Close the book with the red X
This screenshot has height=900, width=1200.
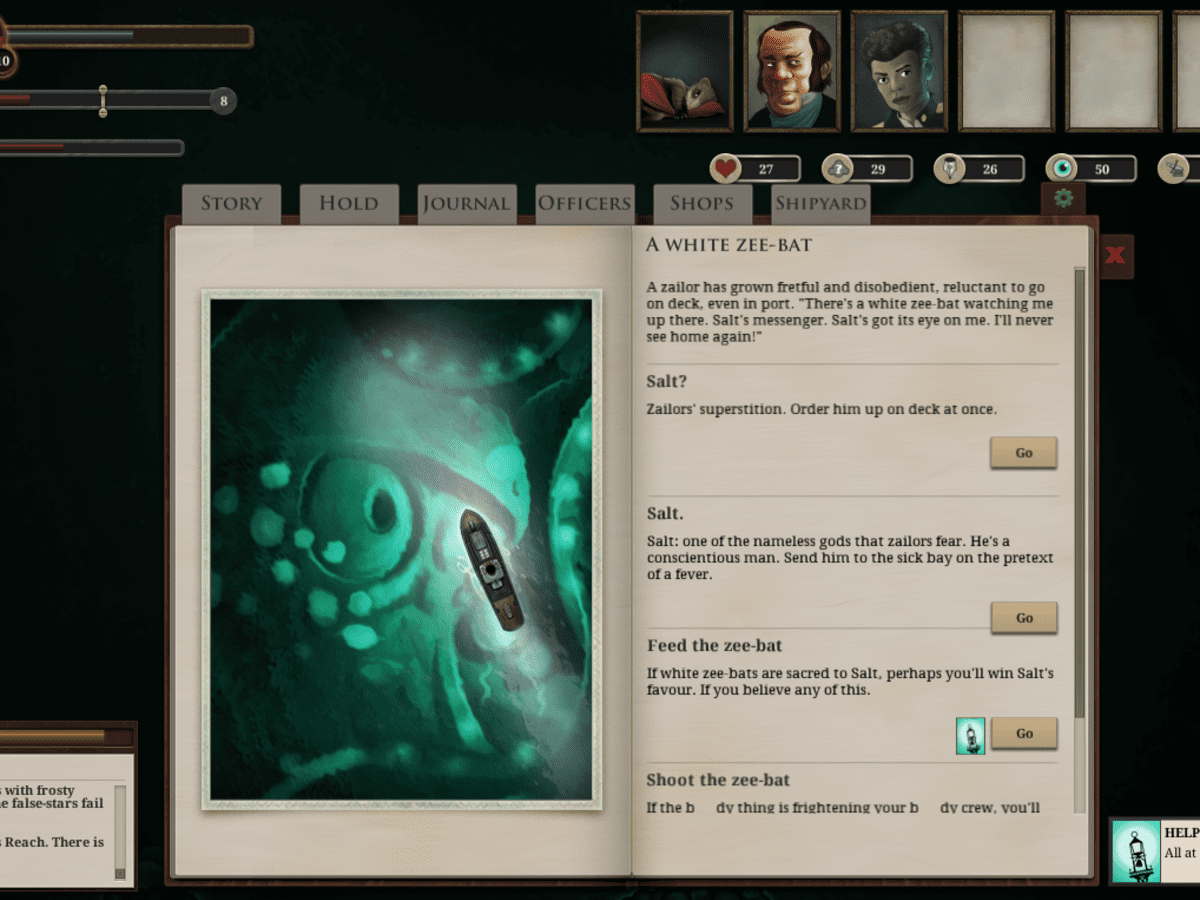pos(1115,256)
